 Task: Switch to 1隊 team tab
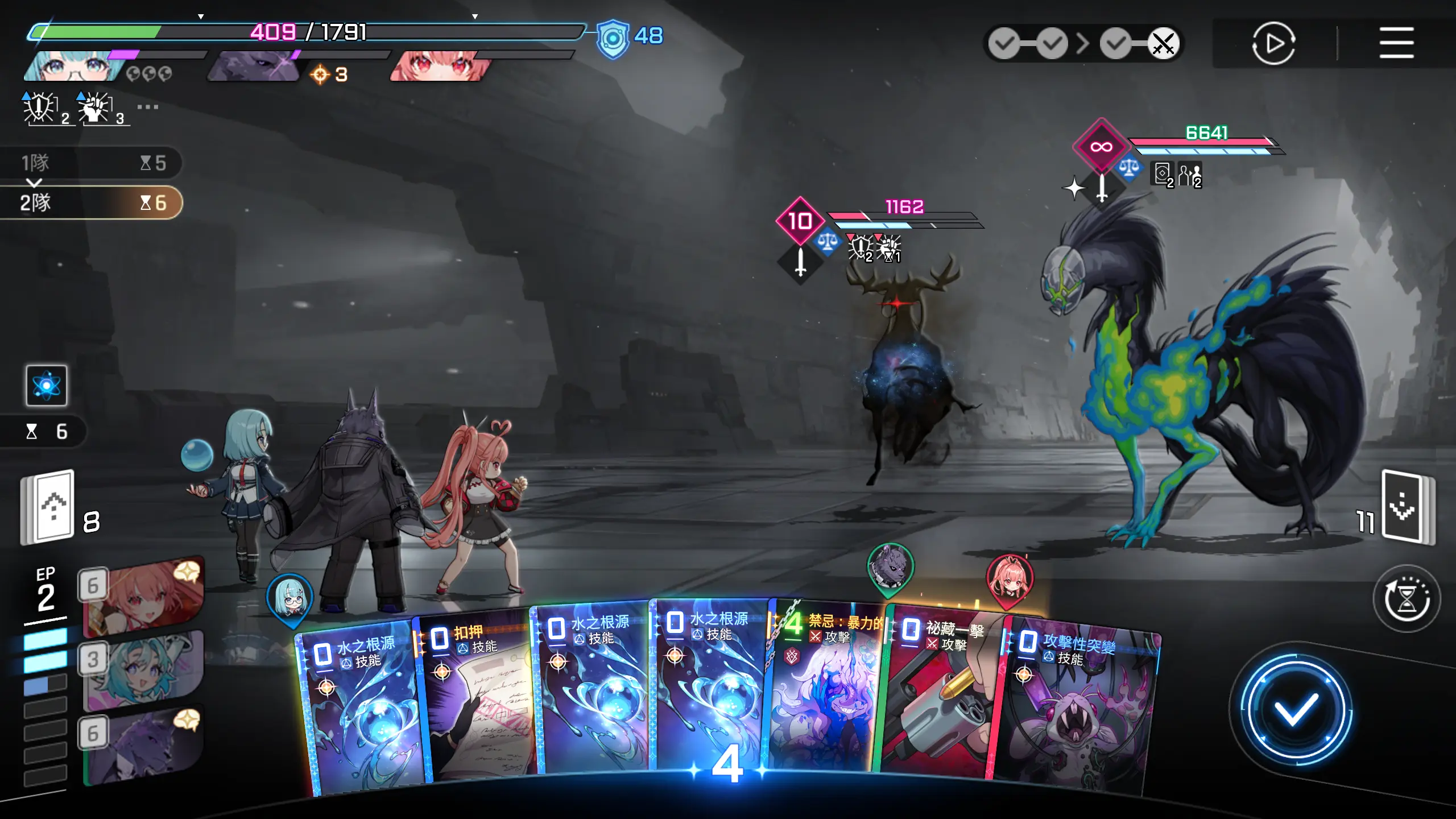[91, 163]
